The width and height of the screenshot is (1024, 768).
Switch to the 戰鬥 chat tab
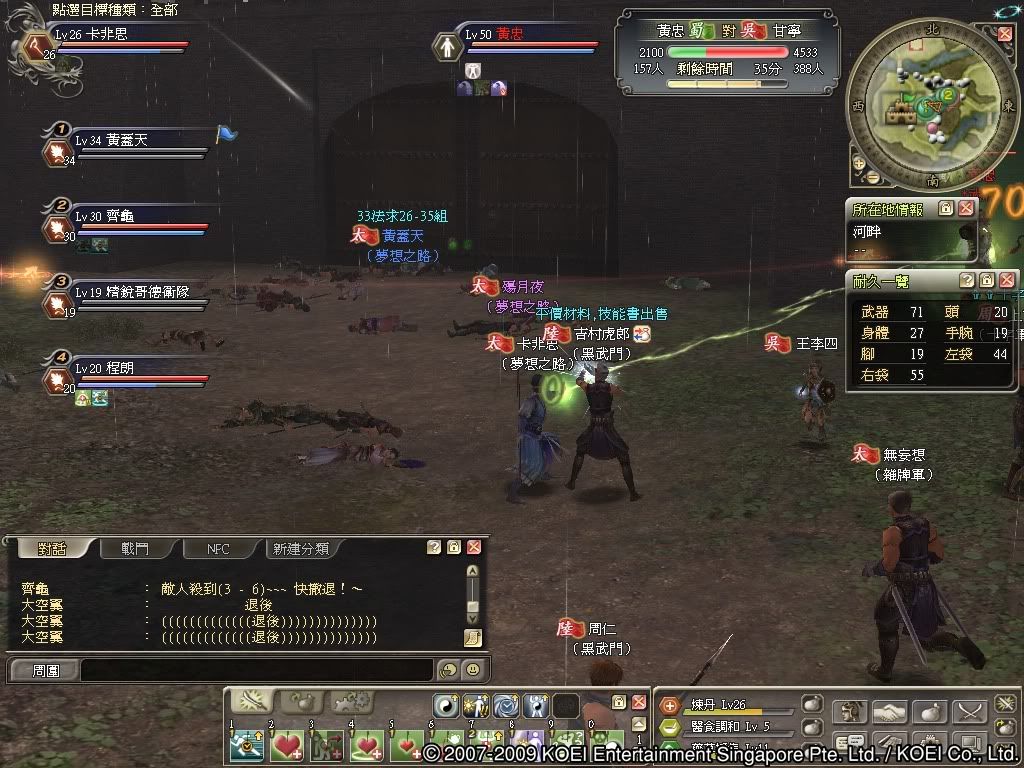click(x=135, y=549)
